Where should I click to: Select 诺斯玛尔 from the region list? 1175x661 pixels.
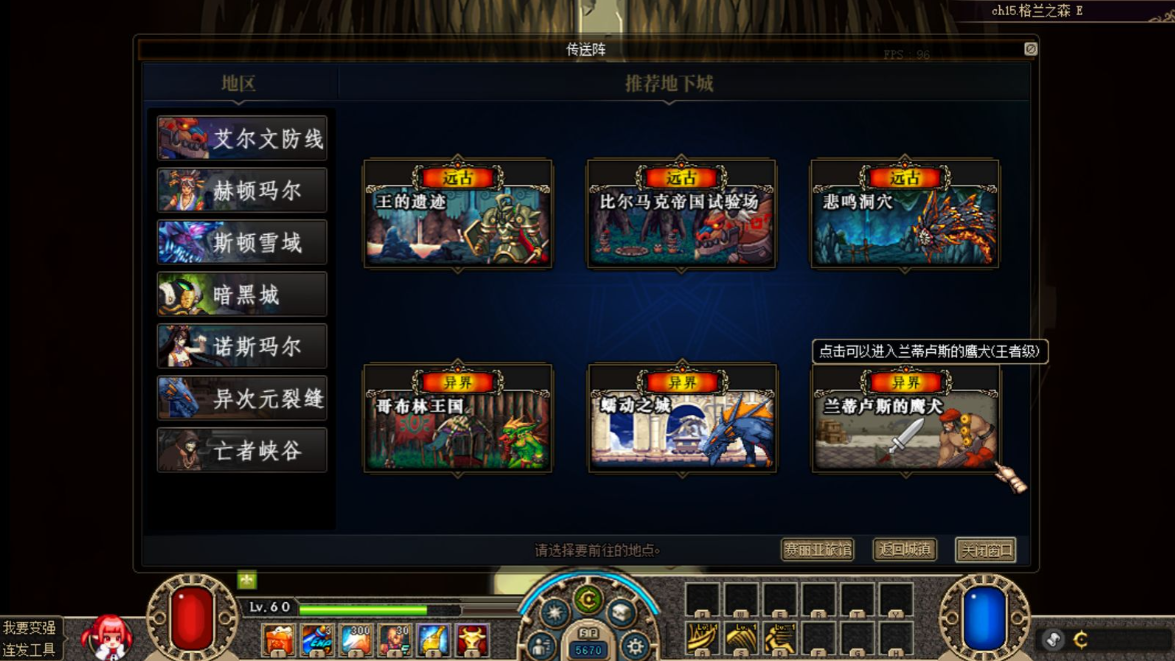point(242,347)
